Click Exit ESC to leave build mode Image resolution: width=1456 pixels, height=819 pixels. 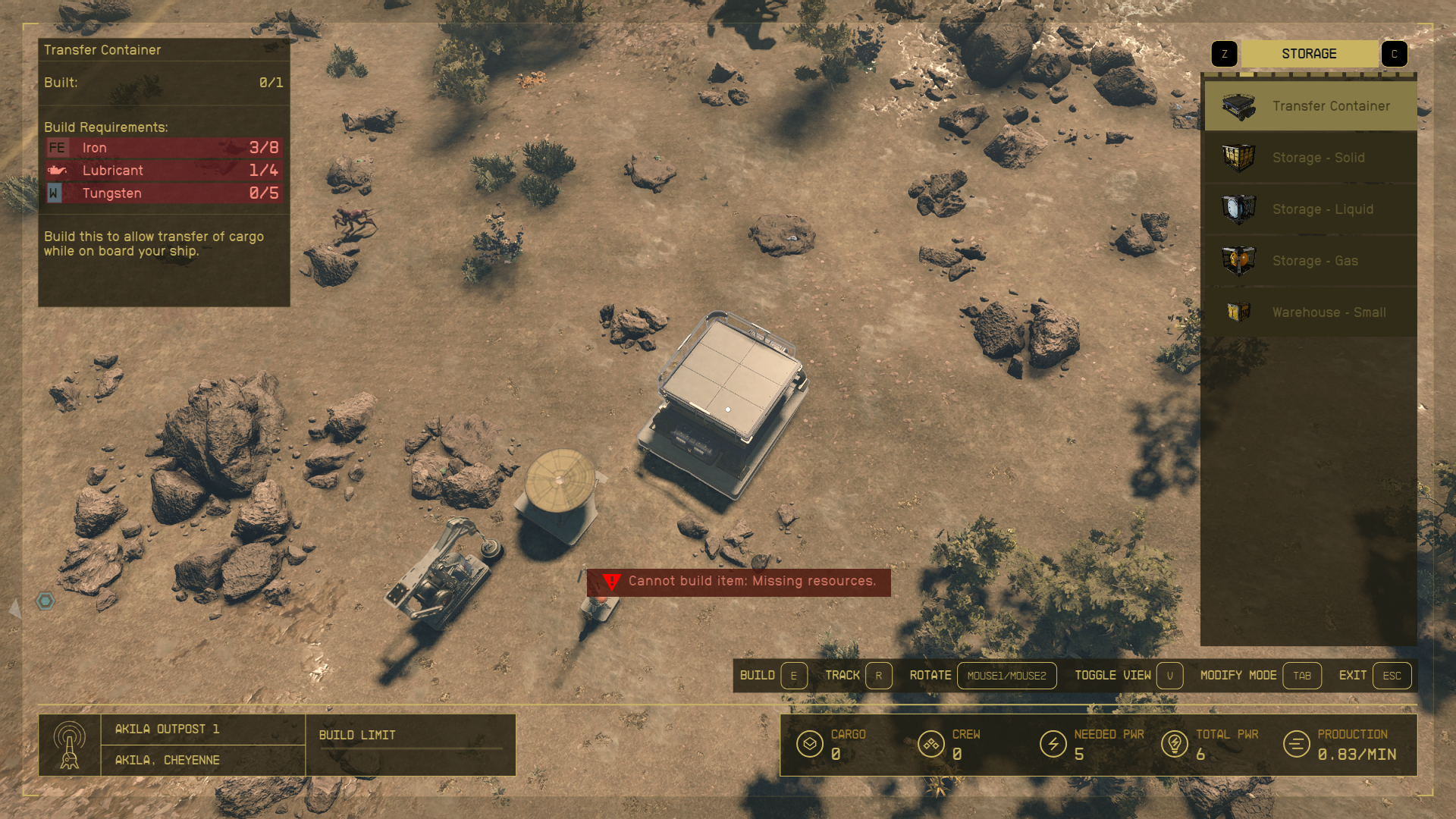click(1392, 676)
